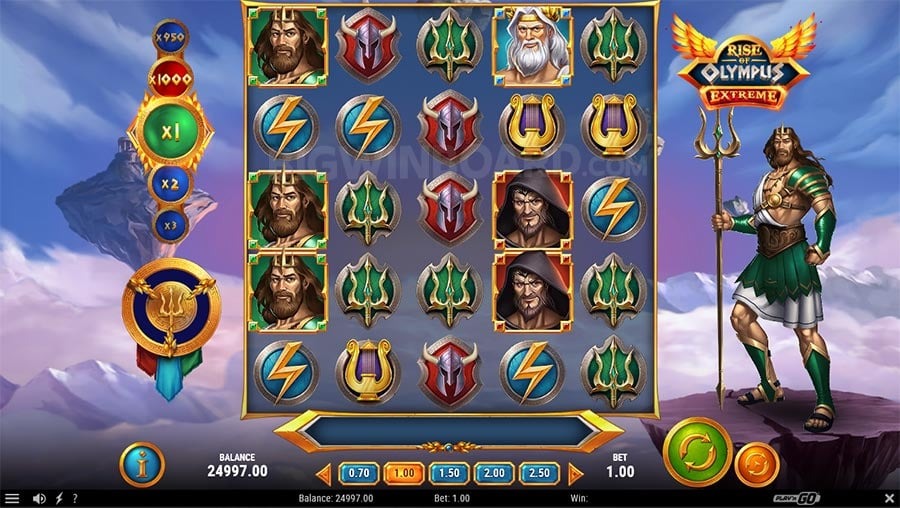Open the hamburger menu in the bottom bar
This screenshot has height=508, width=900.
coord(11,498)
